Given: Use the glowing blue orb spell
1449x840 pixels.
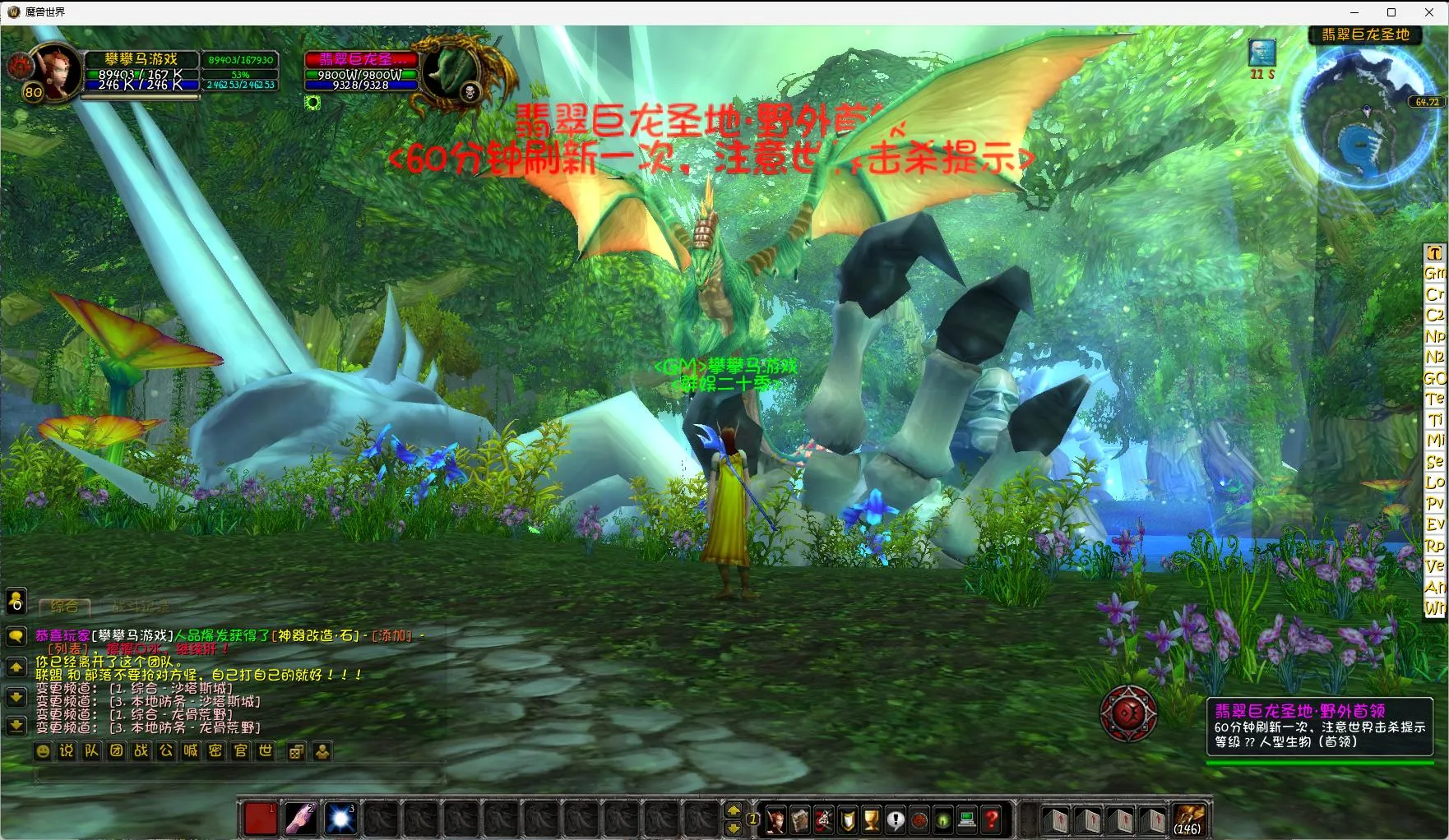Looking at the screenshot, I should click(x=340, y=819).
